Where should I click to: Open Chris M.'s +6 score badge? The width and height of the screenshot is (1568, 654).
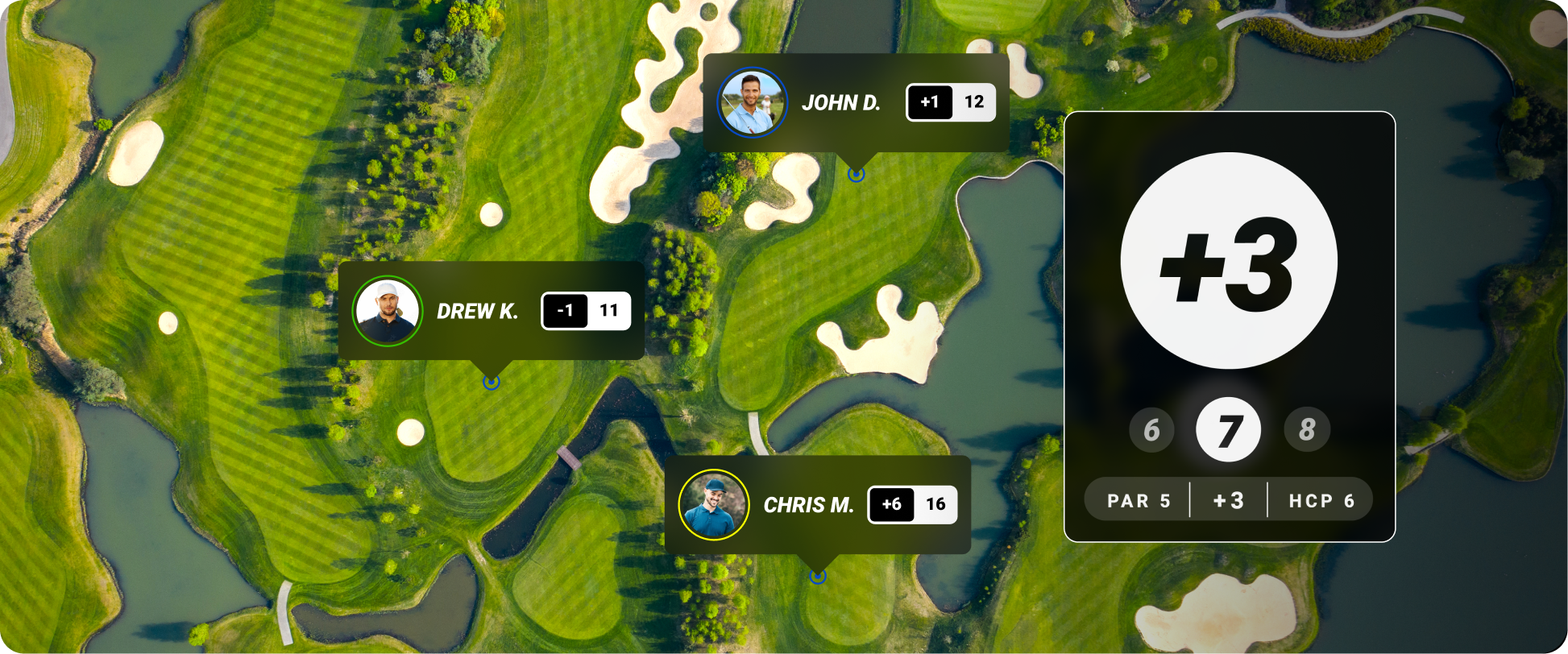(x=891, y=505)
